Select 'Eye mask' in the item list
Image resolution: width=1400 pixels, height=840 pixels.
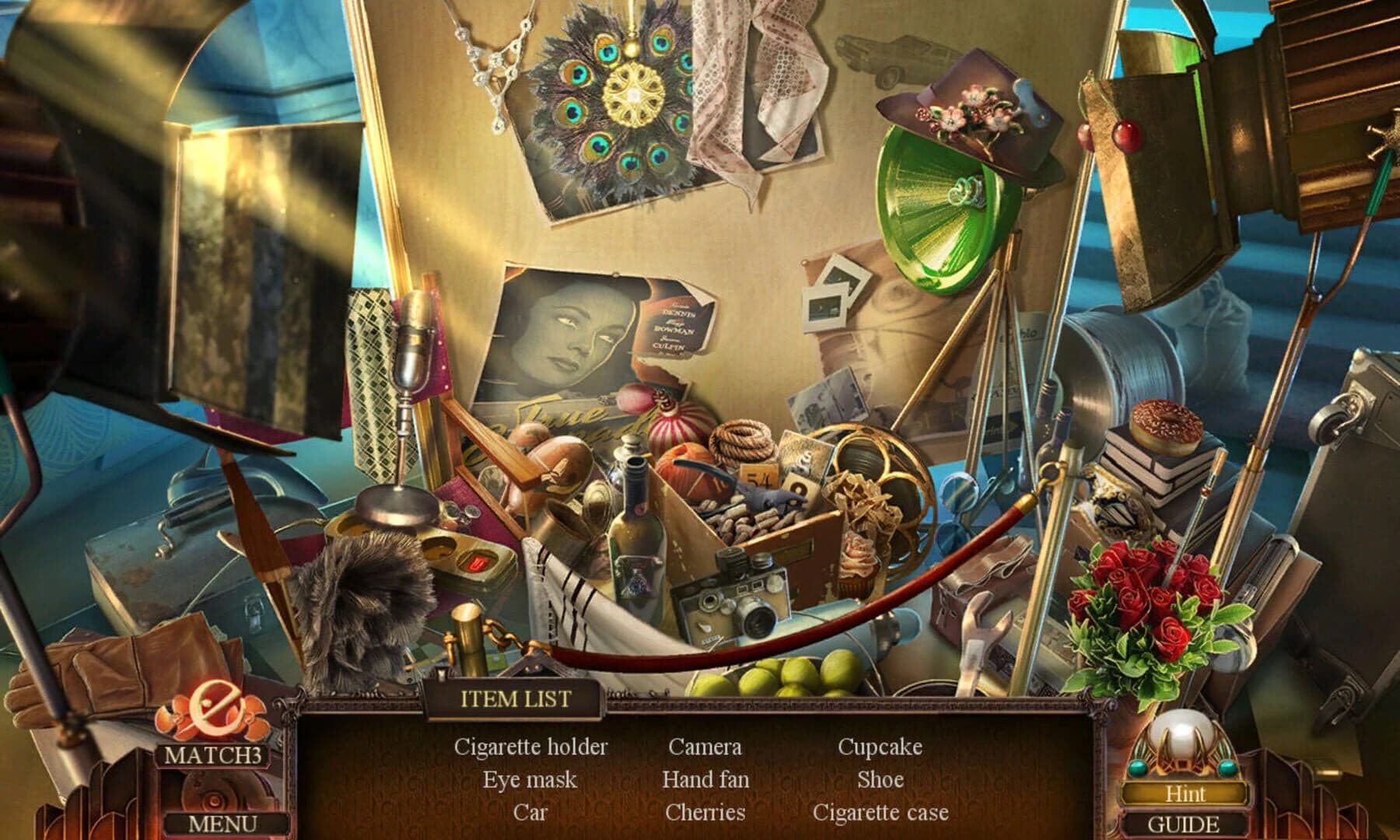click(x=530, y=779)
